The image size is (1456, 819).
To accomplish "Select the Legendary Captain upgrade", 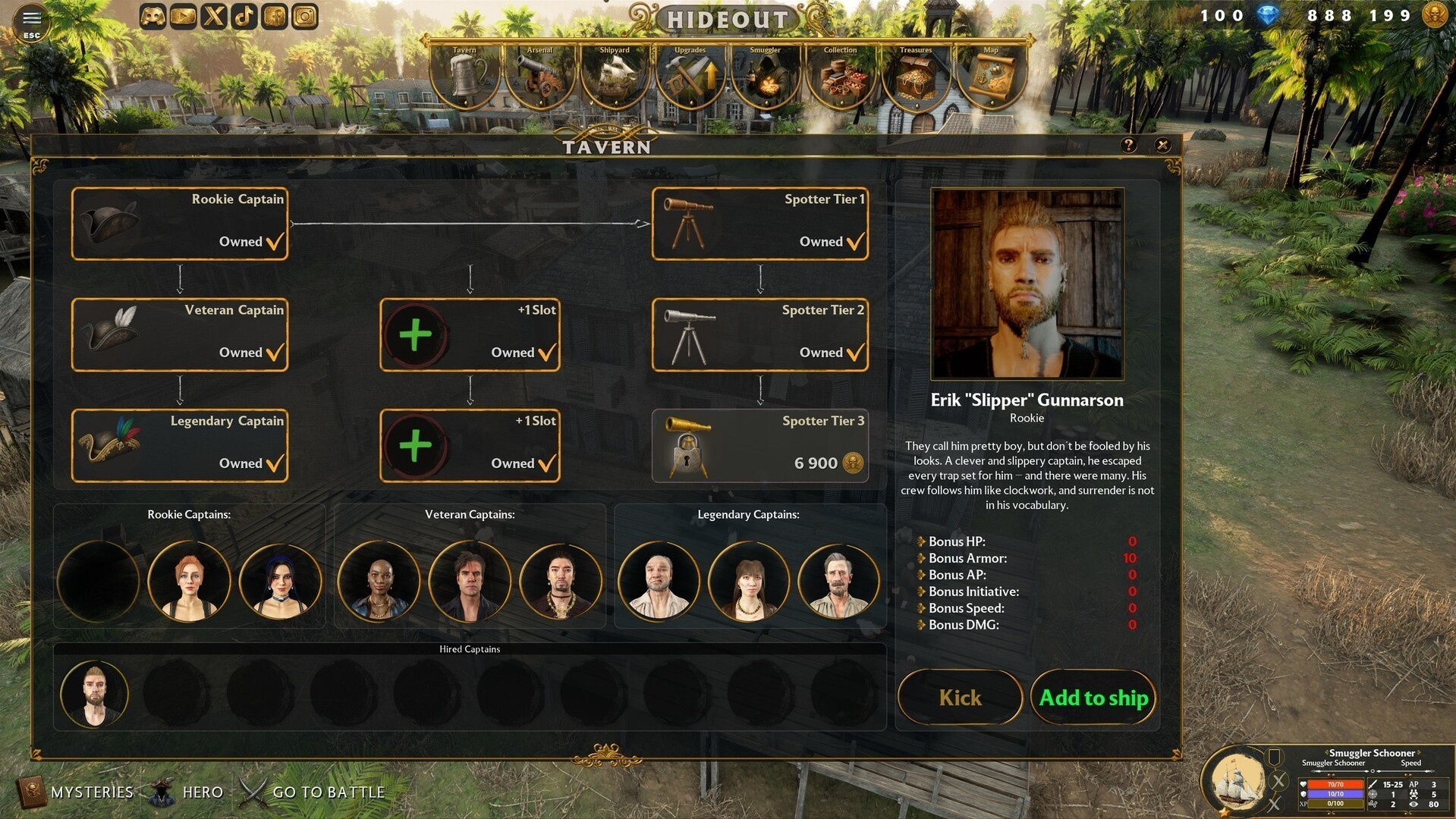I will (180, 446).
